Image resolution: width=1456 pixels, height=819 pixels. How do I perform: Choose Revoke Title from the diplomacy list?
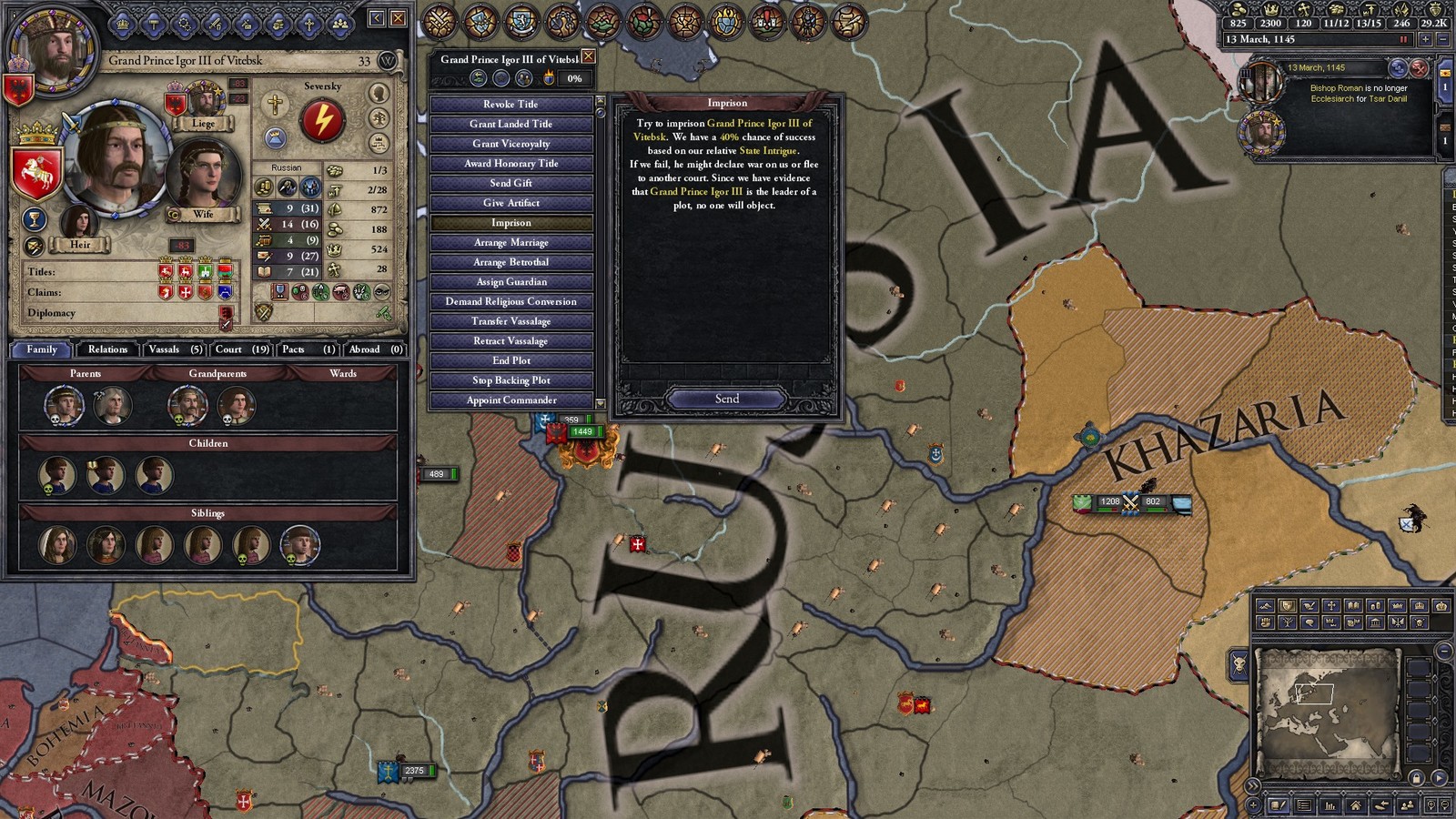click(511, 104)
